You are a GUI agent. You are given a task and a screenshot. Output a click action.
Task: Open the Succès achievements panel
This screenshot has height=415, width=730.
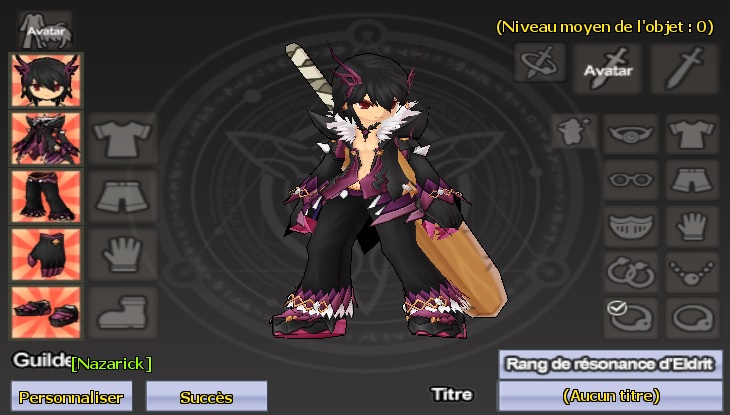pyautogui.click(x=206, y=396)
